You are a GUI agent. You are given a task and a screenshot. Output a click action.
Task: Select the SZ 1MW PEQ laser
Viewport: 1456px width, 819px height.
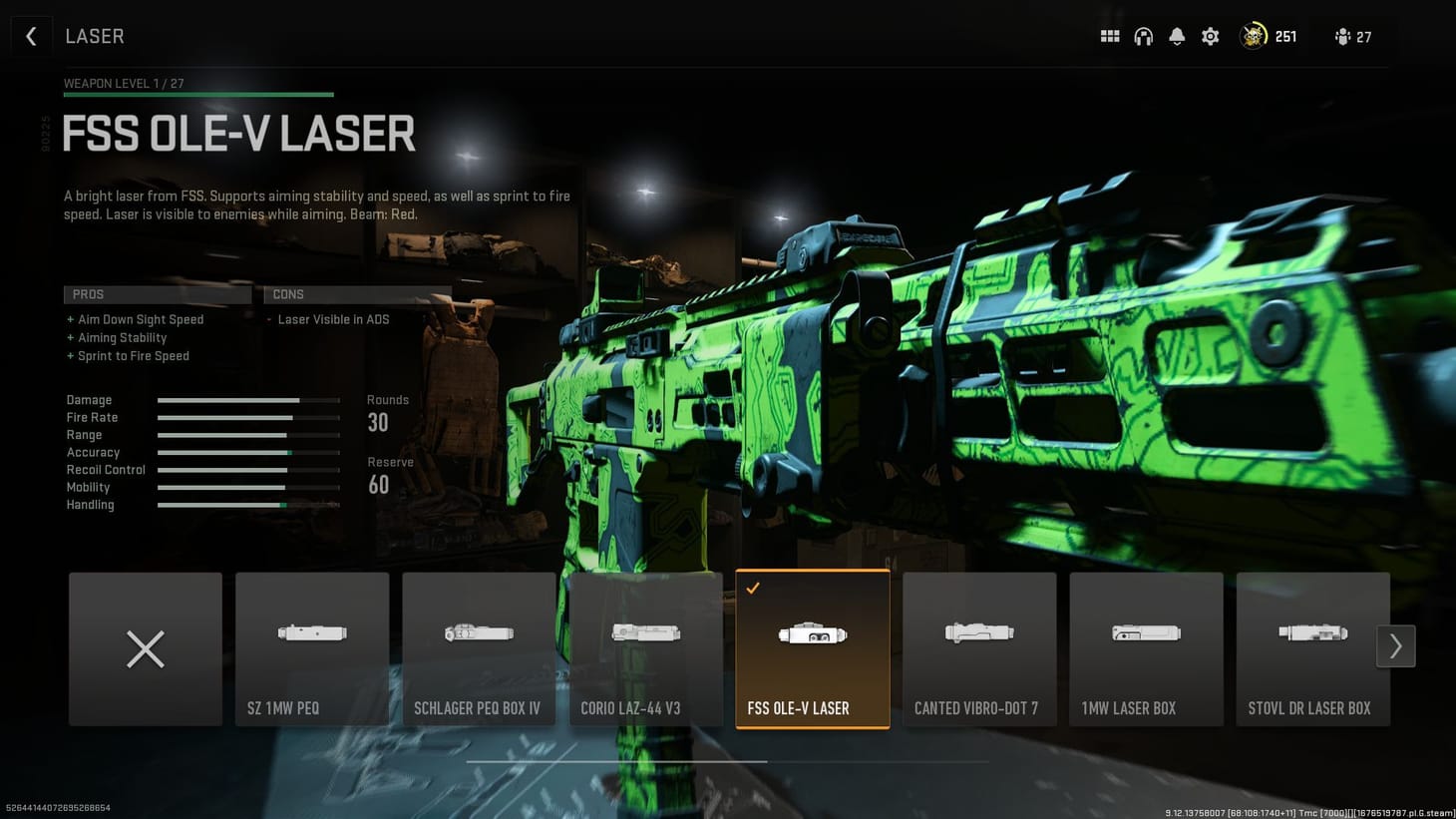point(312,648)
